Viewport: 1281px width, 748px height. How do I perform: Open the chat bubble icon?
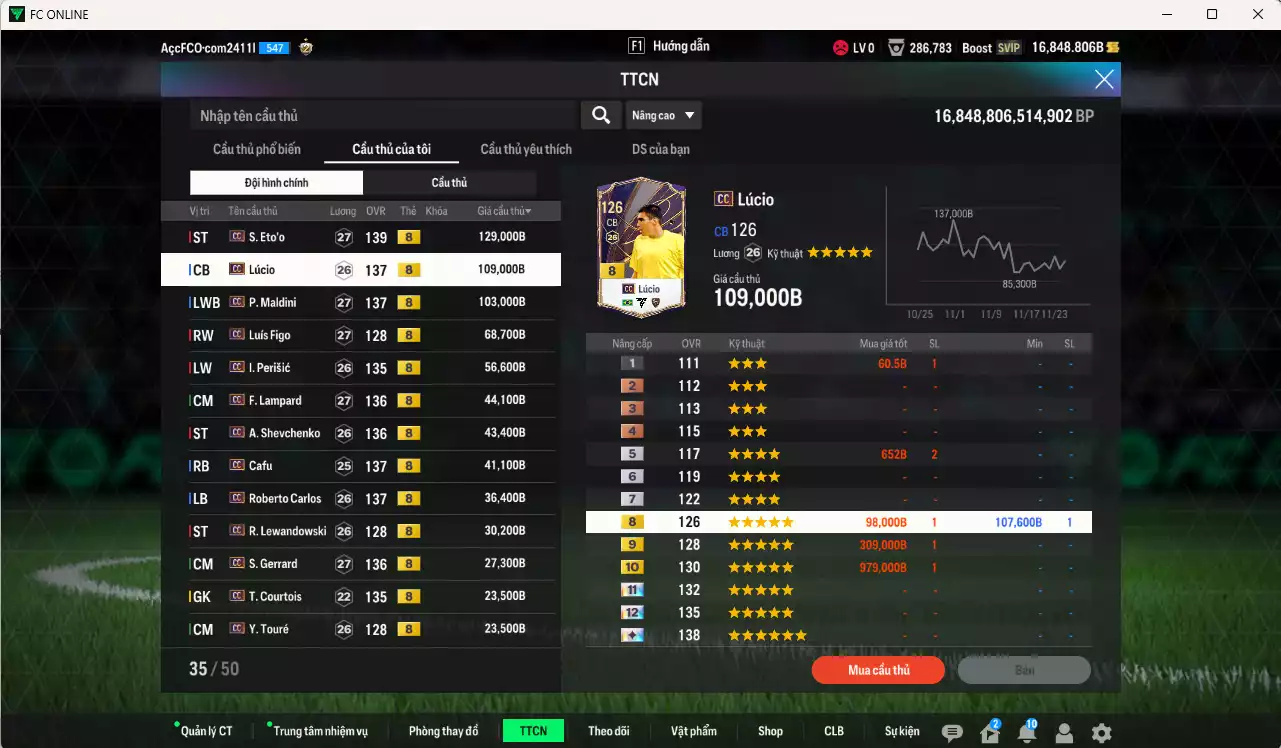click(x=954, y=732)
